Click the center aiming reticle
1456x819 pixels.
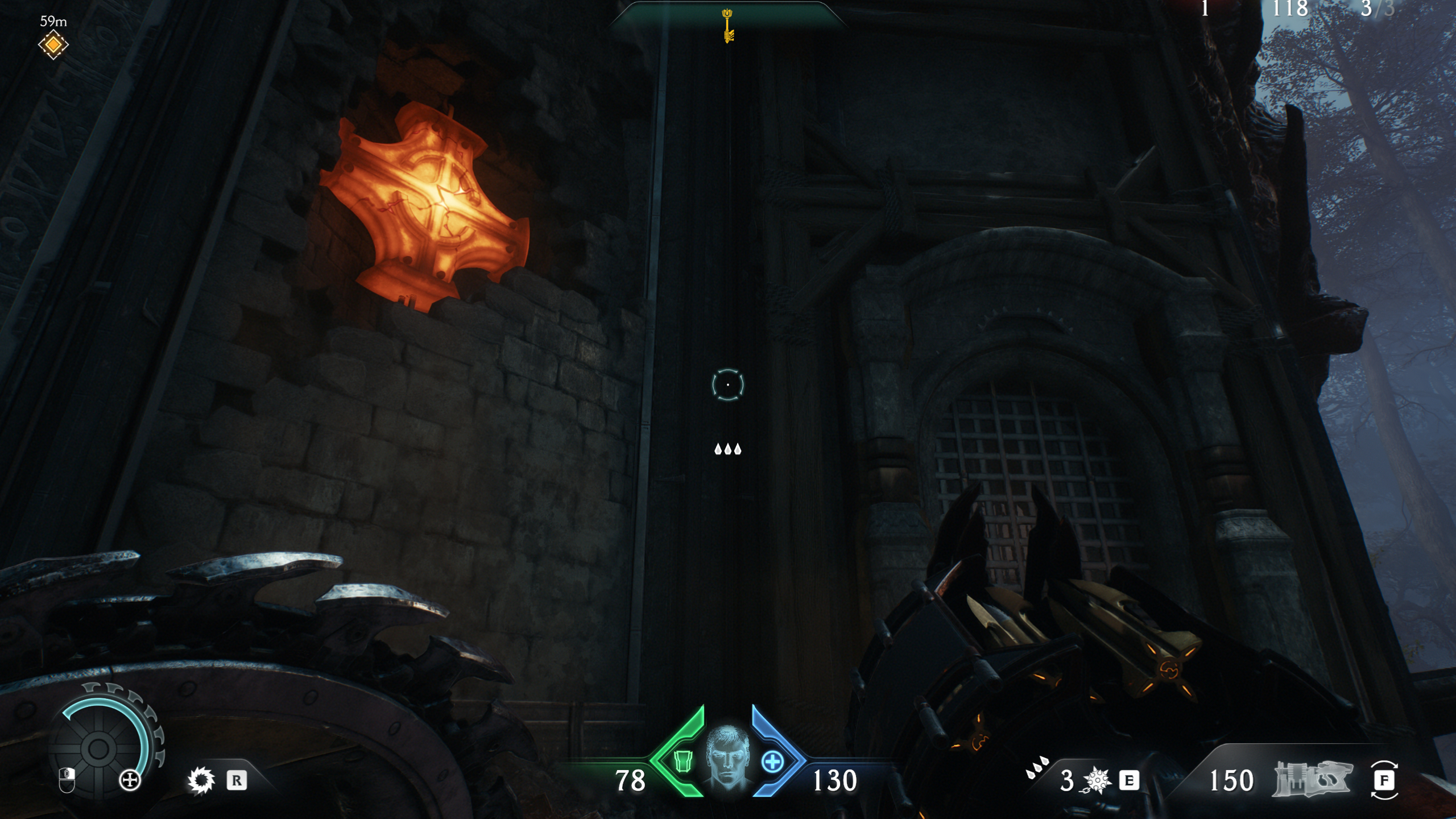(728, 384)
